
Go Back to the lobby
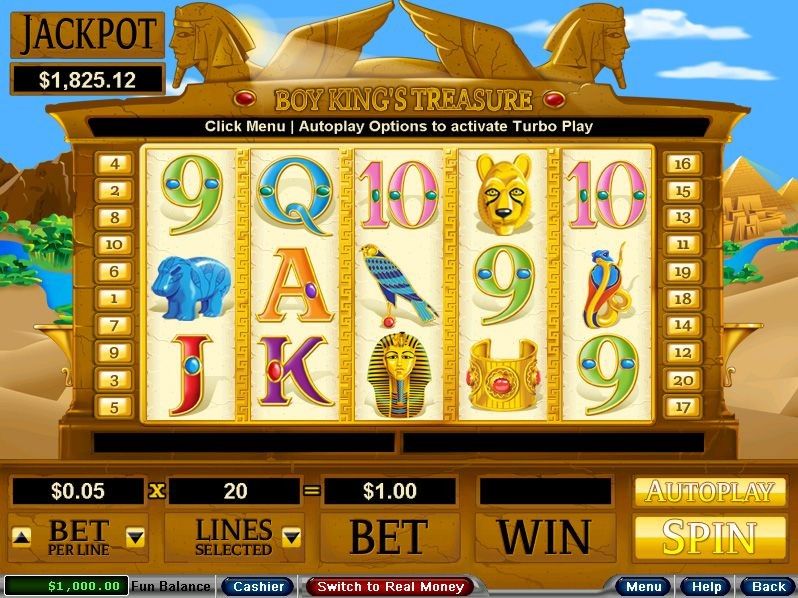(x=768, y=586)
